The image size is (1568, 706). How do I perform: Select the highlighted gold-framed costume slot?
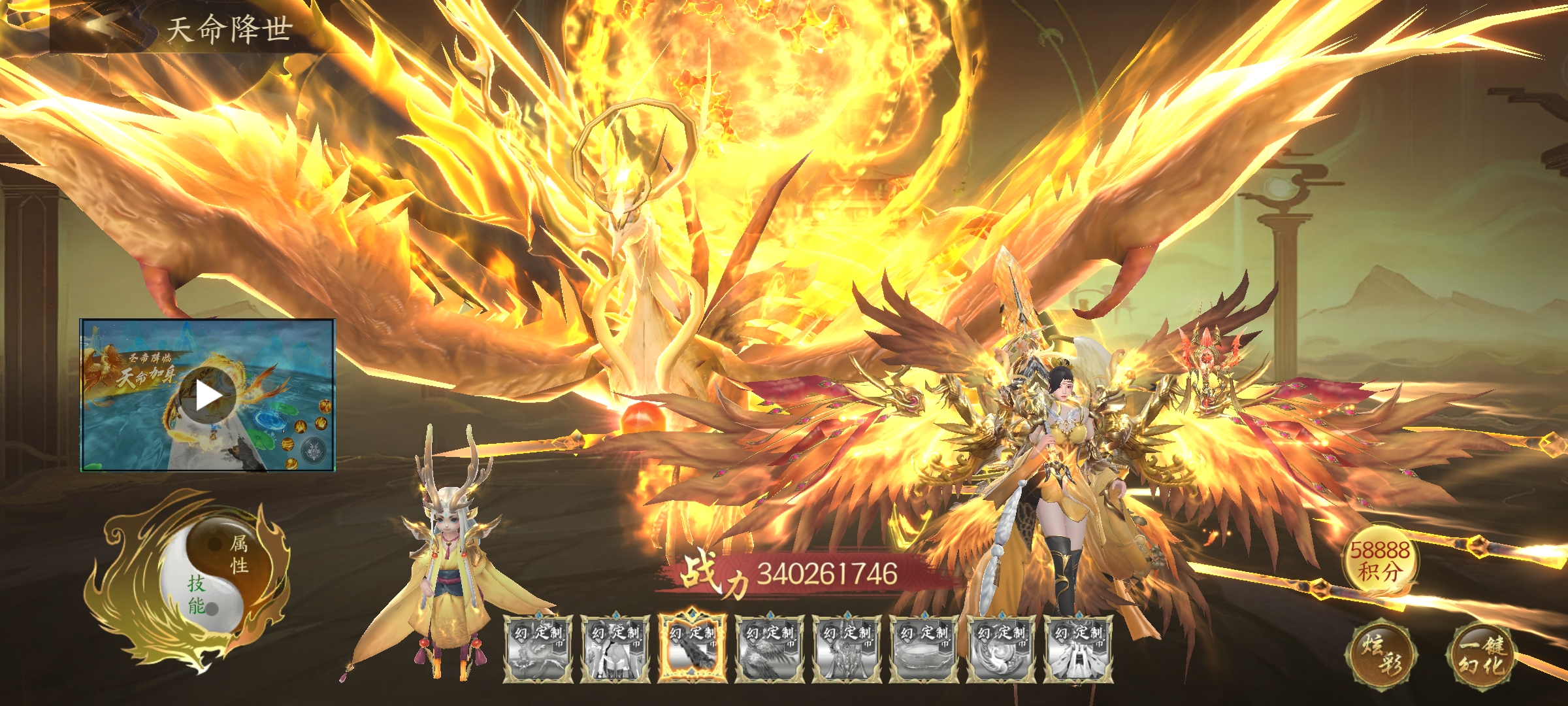tap(693, 648)
